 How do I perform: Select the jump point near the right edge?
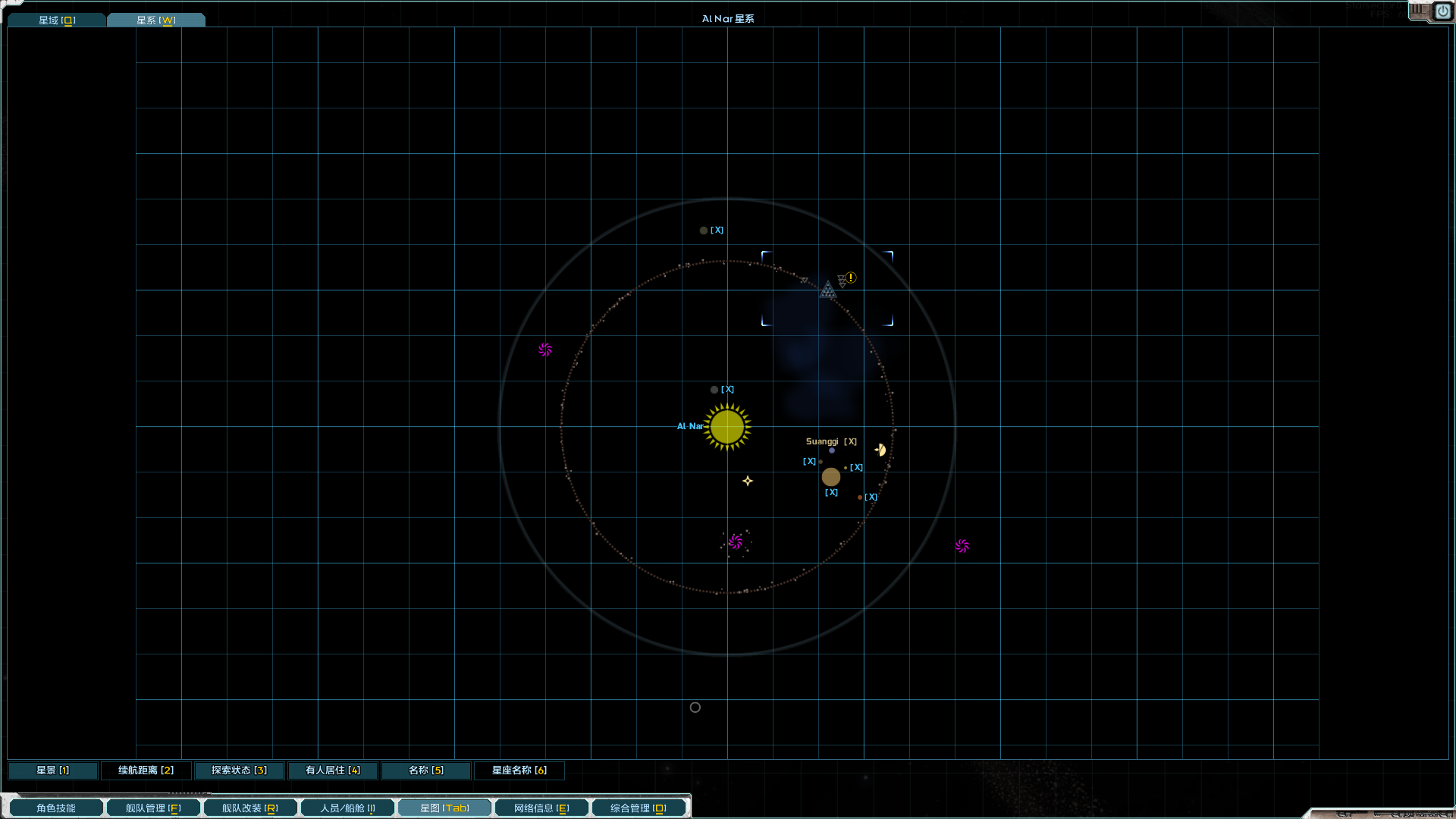point(962,545)
